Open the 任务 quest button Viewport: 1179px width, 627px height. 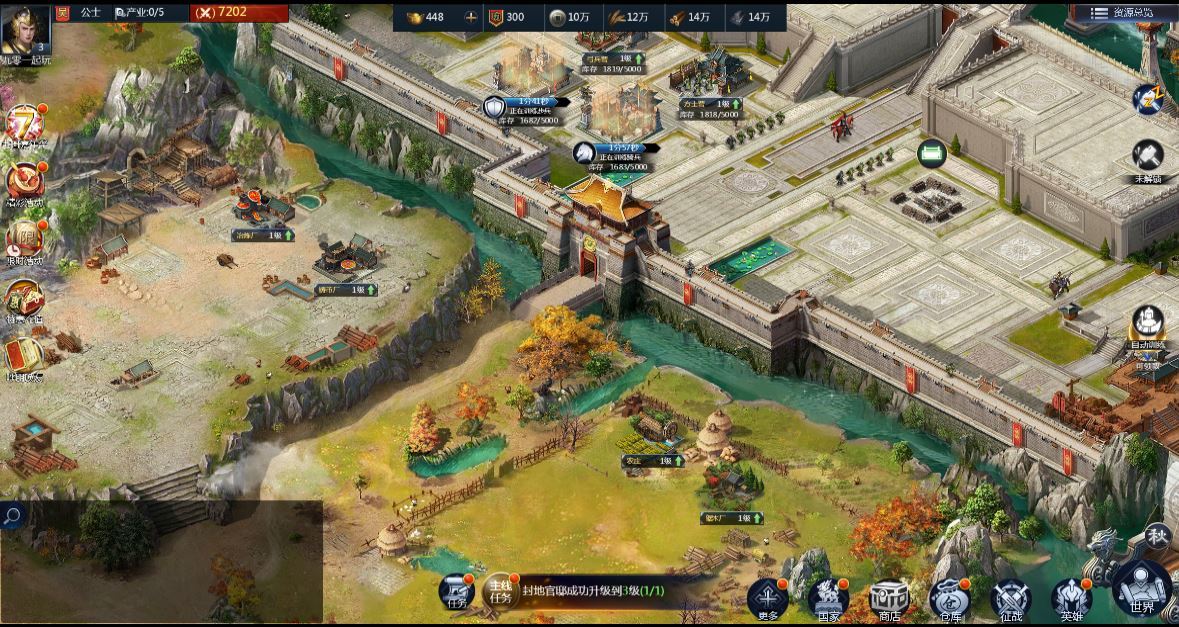[x=456, y=591]
